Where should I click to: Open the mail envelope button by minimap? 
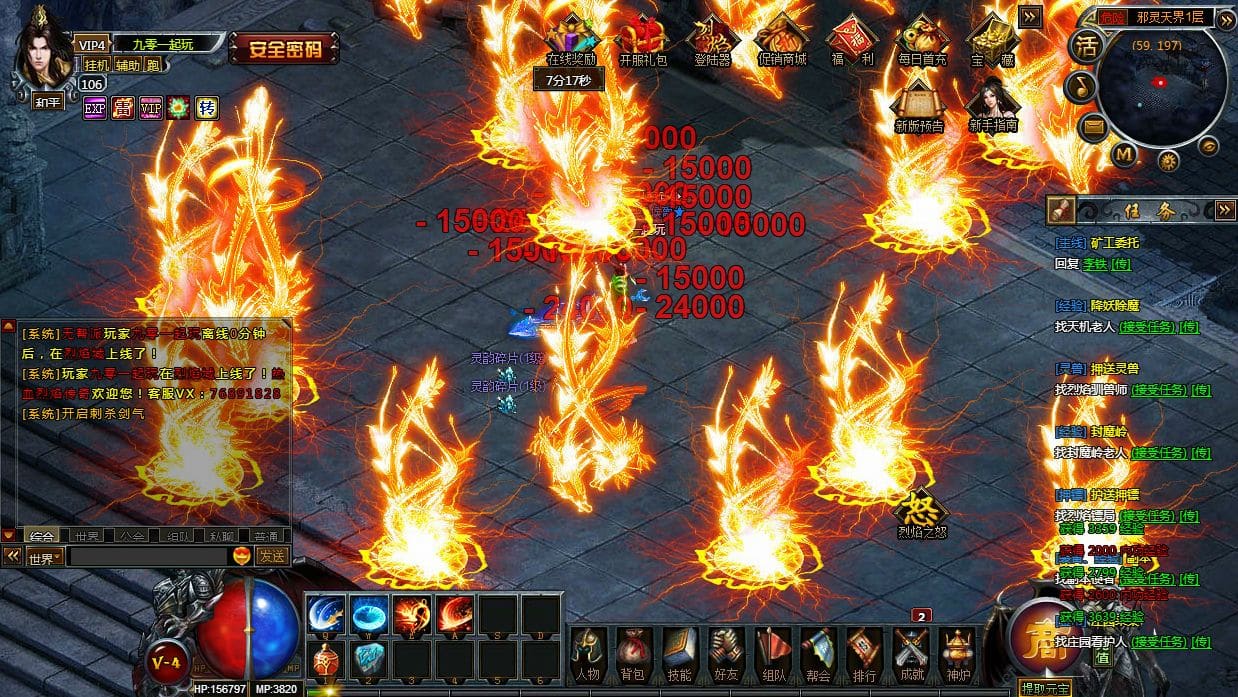1091,126
